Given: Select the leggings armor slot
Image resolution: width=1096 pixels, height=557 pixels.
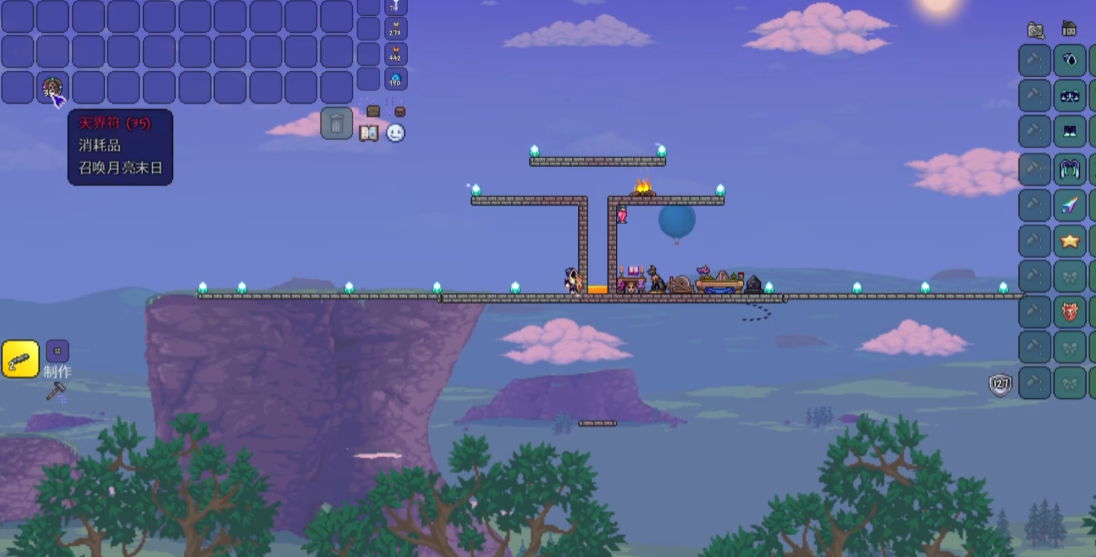Looking at the screenshot, I should tap(1070, 132).
